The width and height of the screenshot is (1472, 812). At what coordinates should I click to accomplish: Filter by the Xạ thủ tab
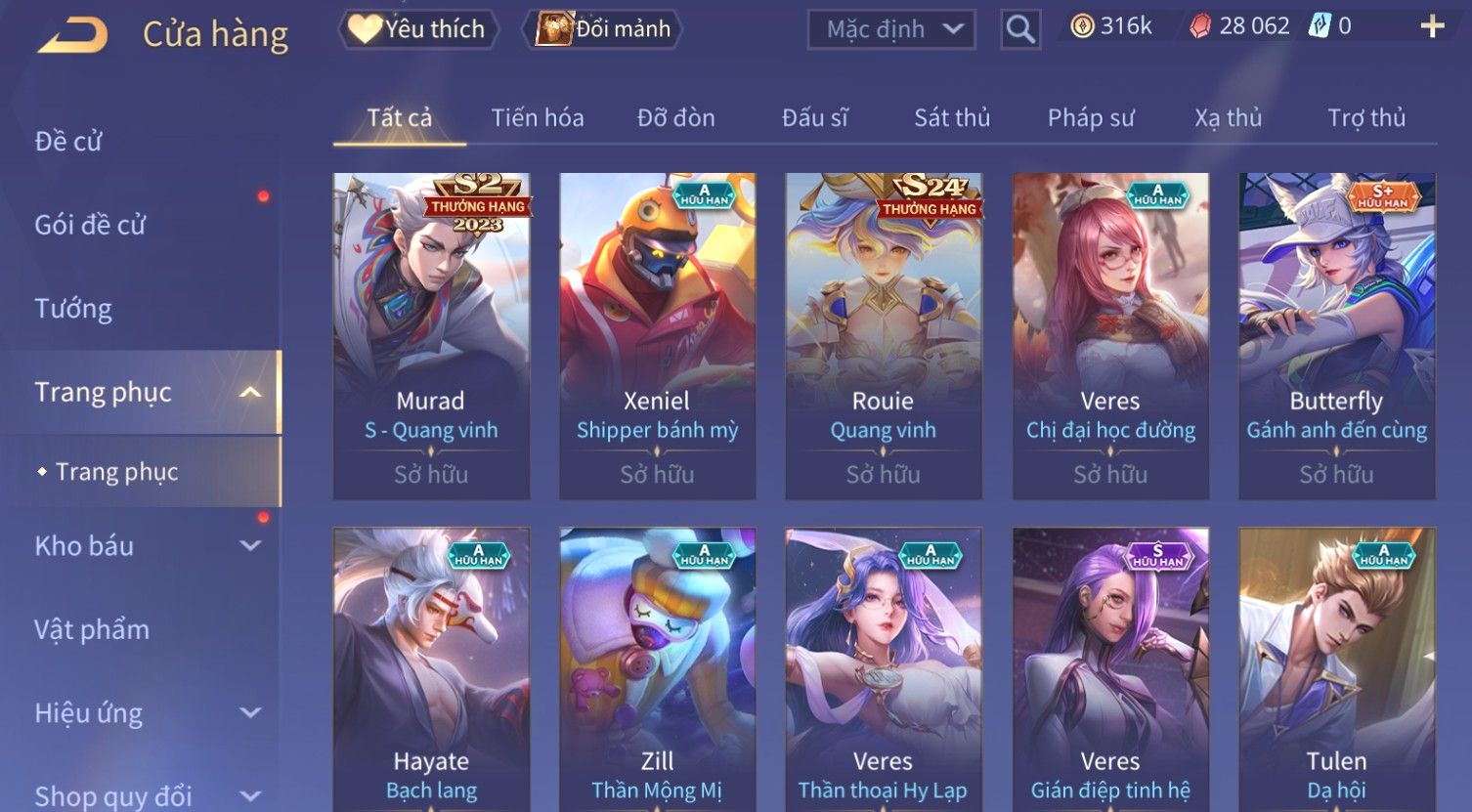pos(1228,118)
